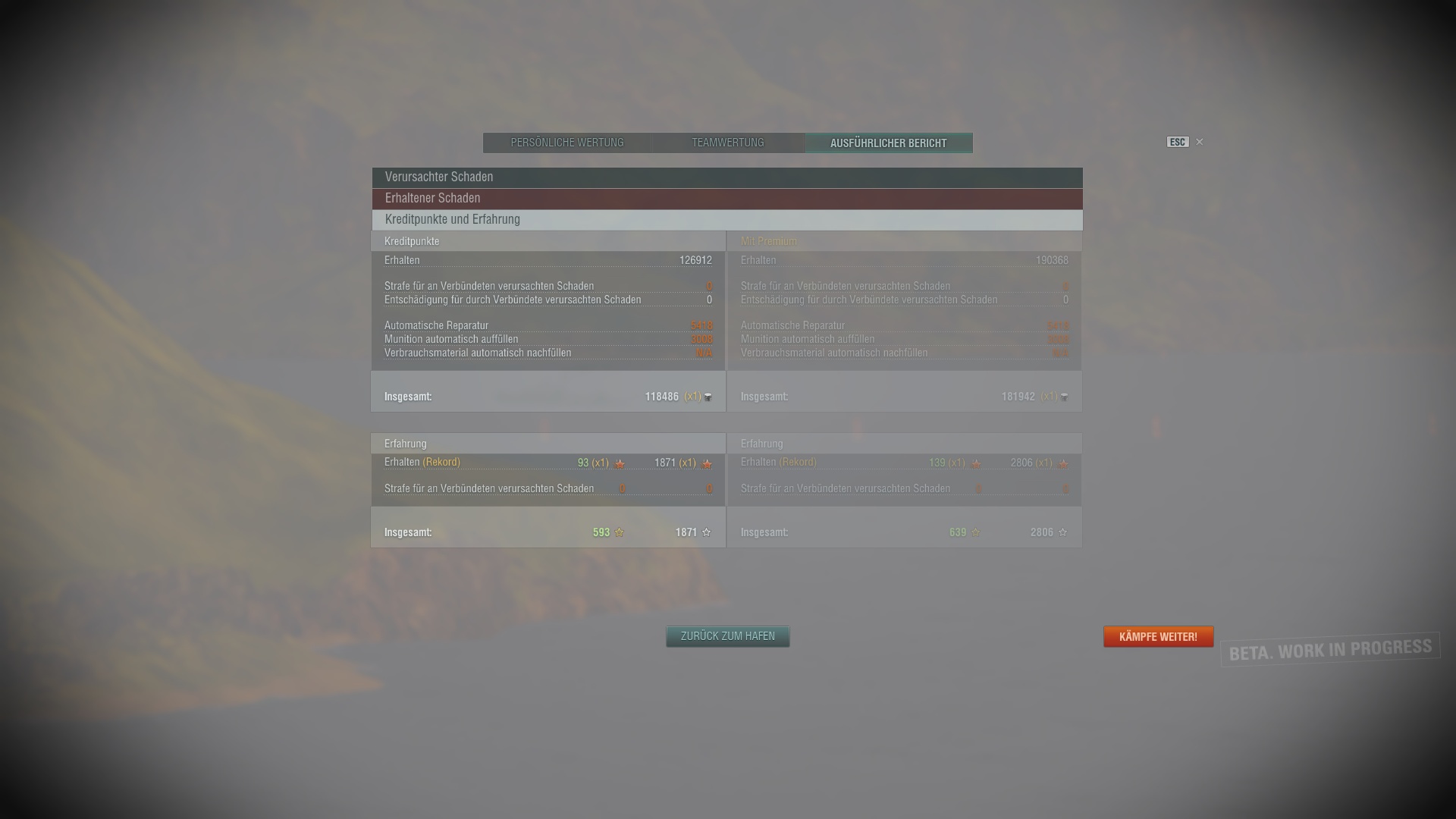The height and width of the screenshot is (819, 1456).
Task: Click the star beside Erhalten (Rekord) 139
Action: tap(976, 463)
